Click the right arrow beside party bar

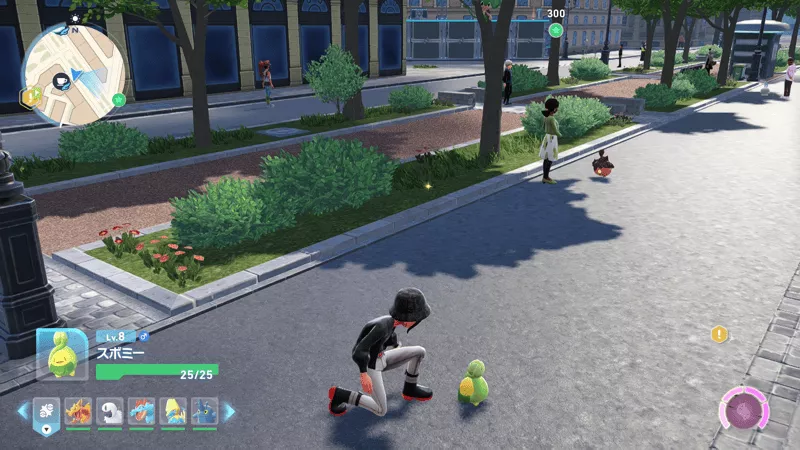click(229, 411)
